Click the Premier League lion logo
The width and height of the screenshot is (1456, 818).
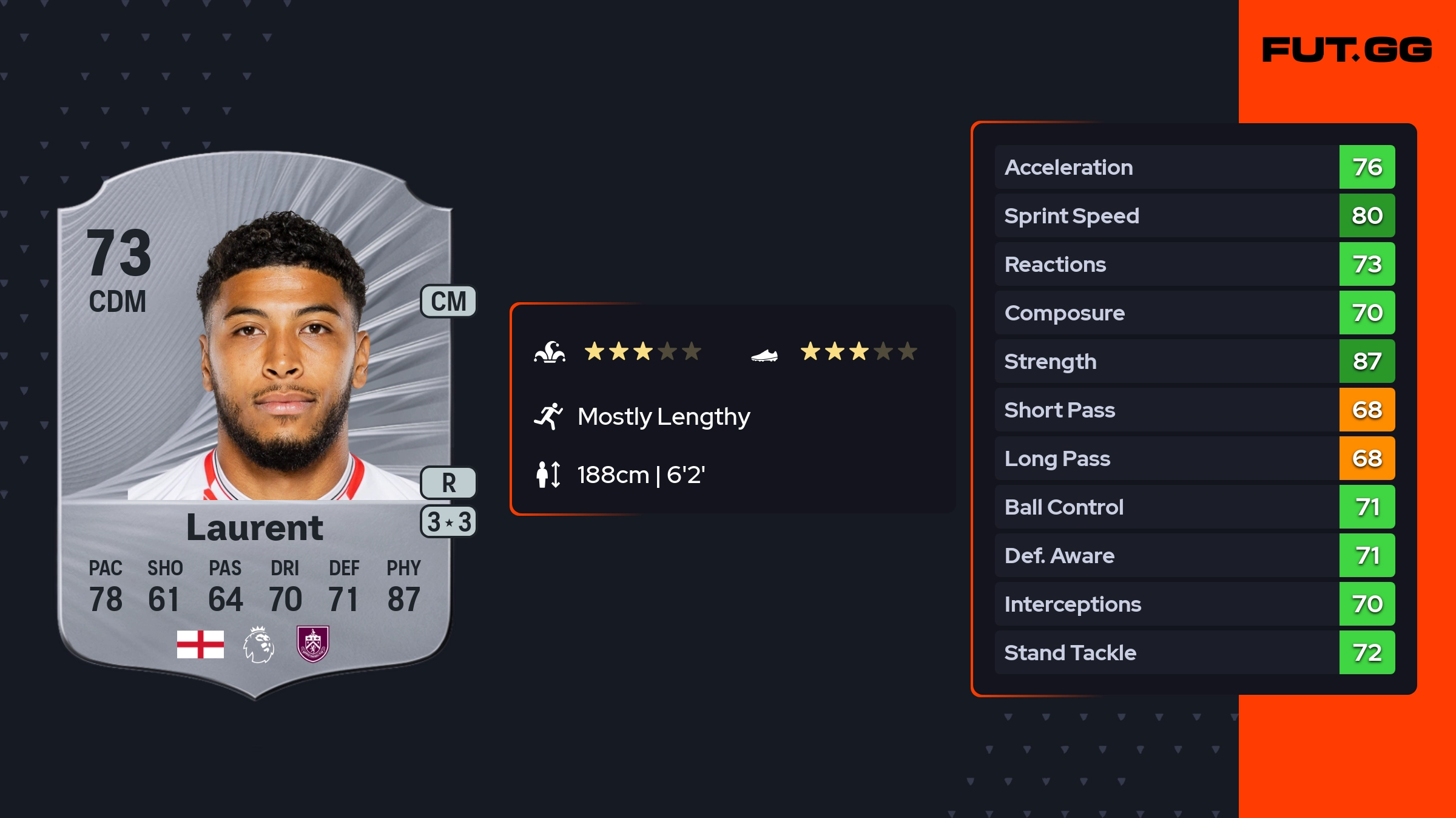pyautogui.click(x=258, y=644)
